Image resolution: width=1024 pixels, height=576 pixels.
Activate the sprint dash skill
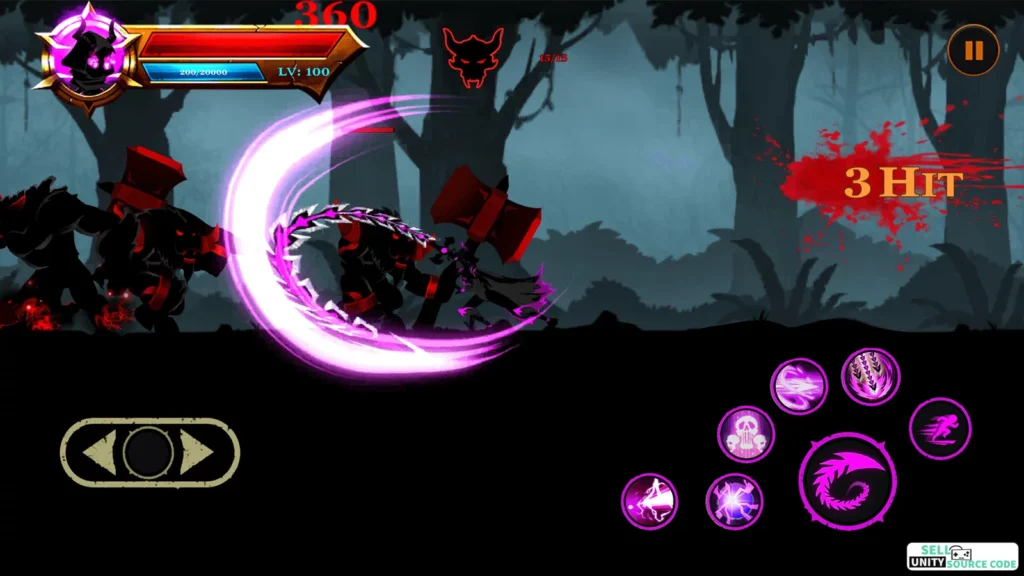point(939,428)
